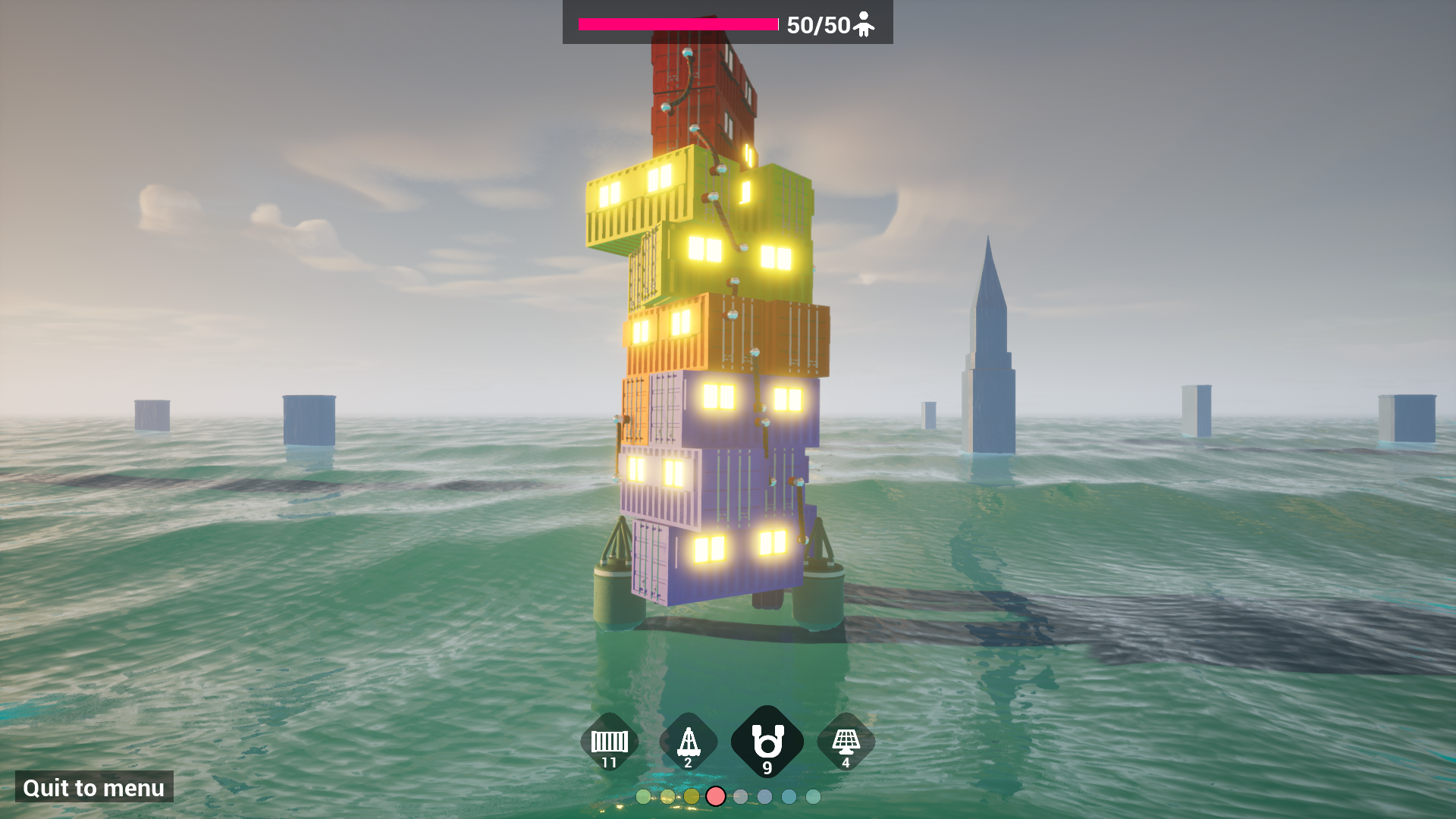This screenshot has width=1456, height=819.
Task: Select the shipping container build tool
Action: click(x=608, y=742)
